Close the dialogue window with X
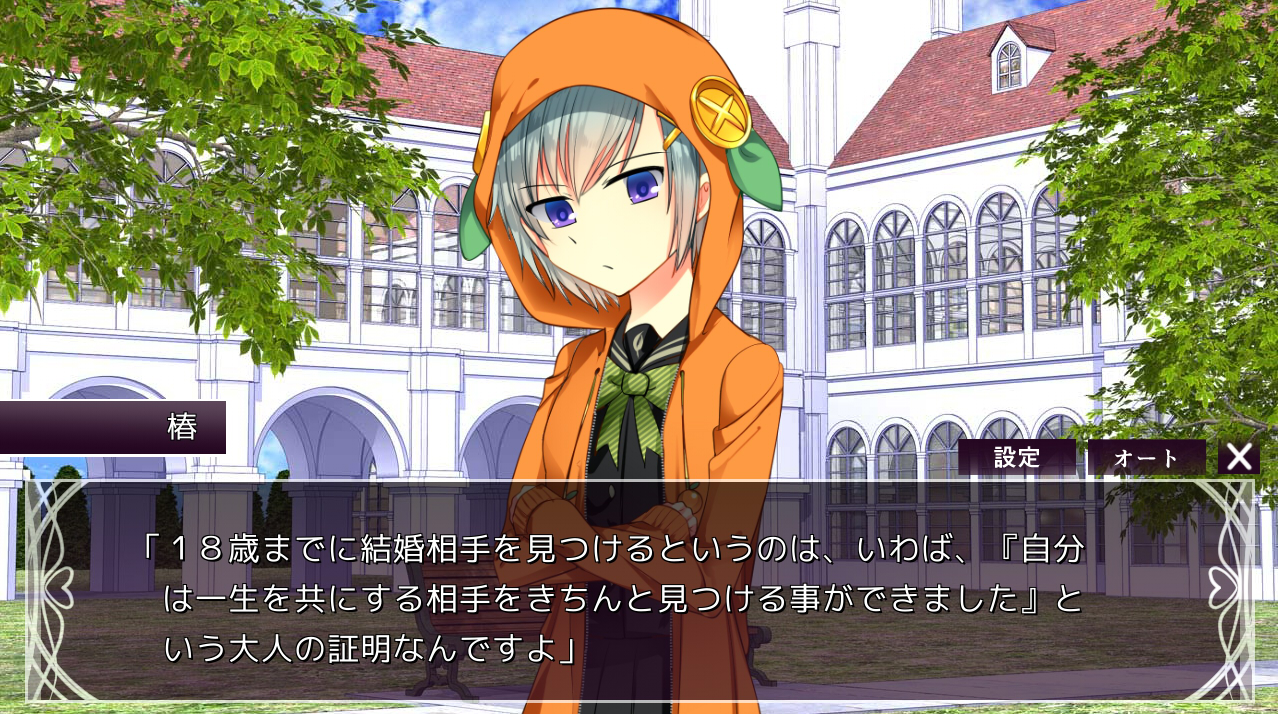This screenshot has height=714, width=1278. pyautogui.click(x=1238, y=458)
